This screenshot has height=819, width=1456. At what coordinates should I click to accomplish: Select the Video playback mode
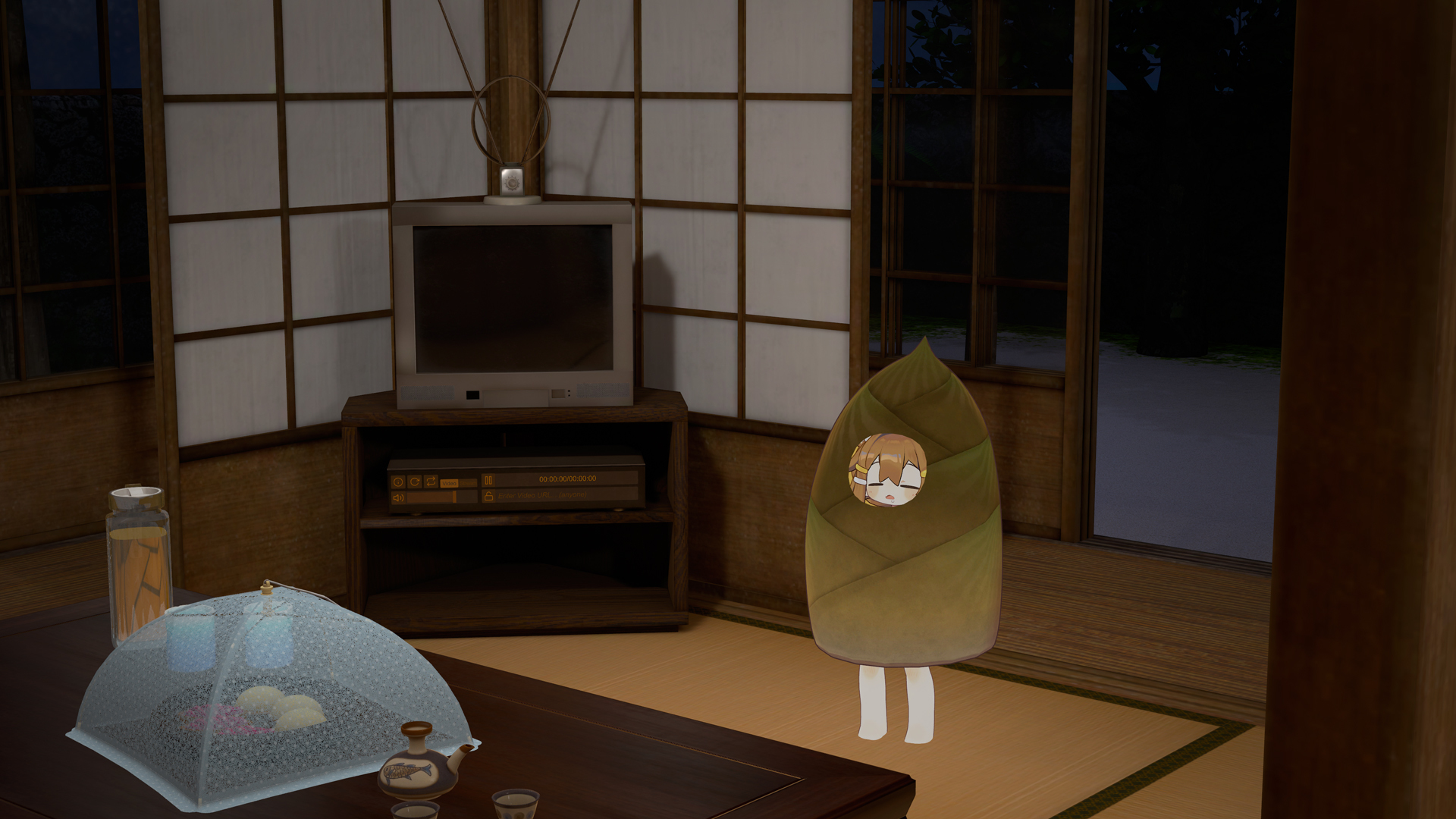click(450, 483)
